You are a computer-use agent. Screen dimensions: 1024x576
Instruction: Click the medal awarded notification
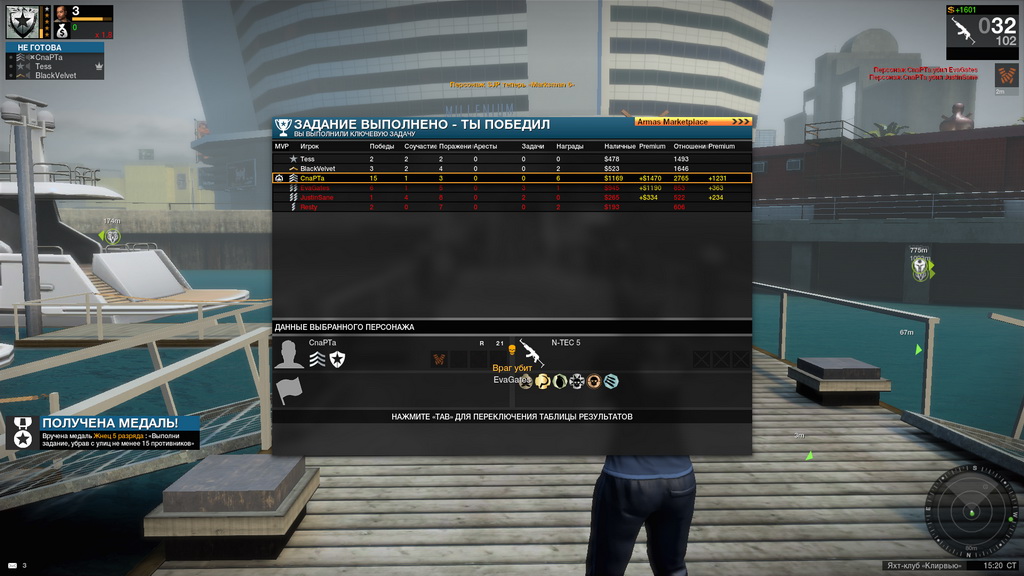click(103, 432)
